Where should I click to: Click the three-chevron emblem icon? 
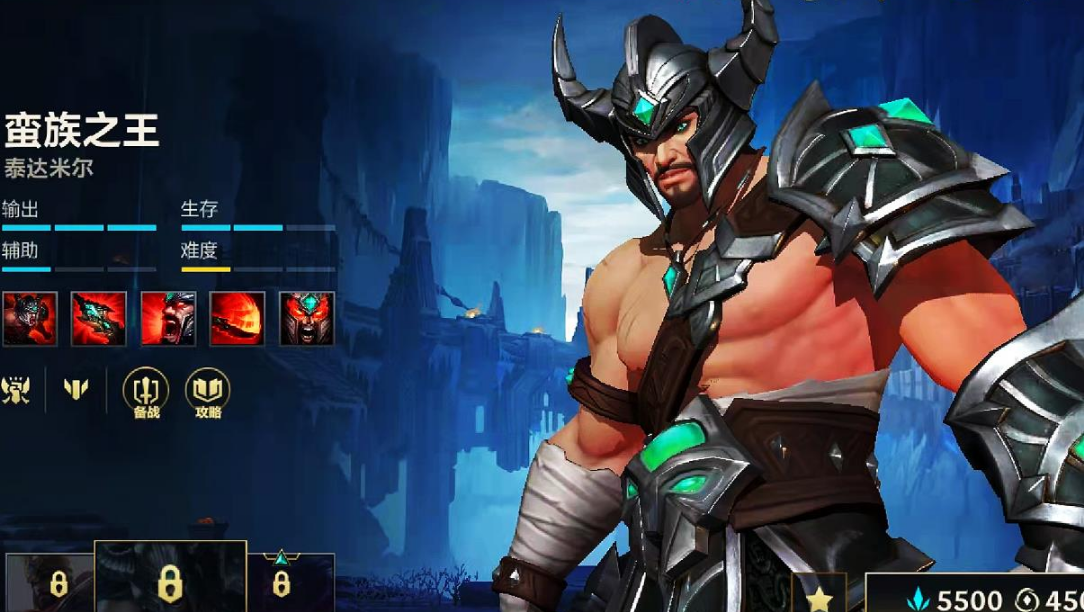(76, 390)
